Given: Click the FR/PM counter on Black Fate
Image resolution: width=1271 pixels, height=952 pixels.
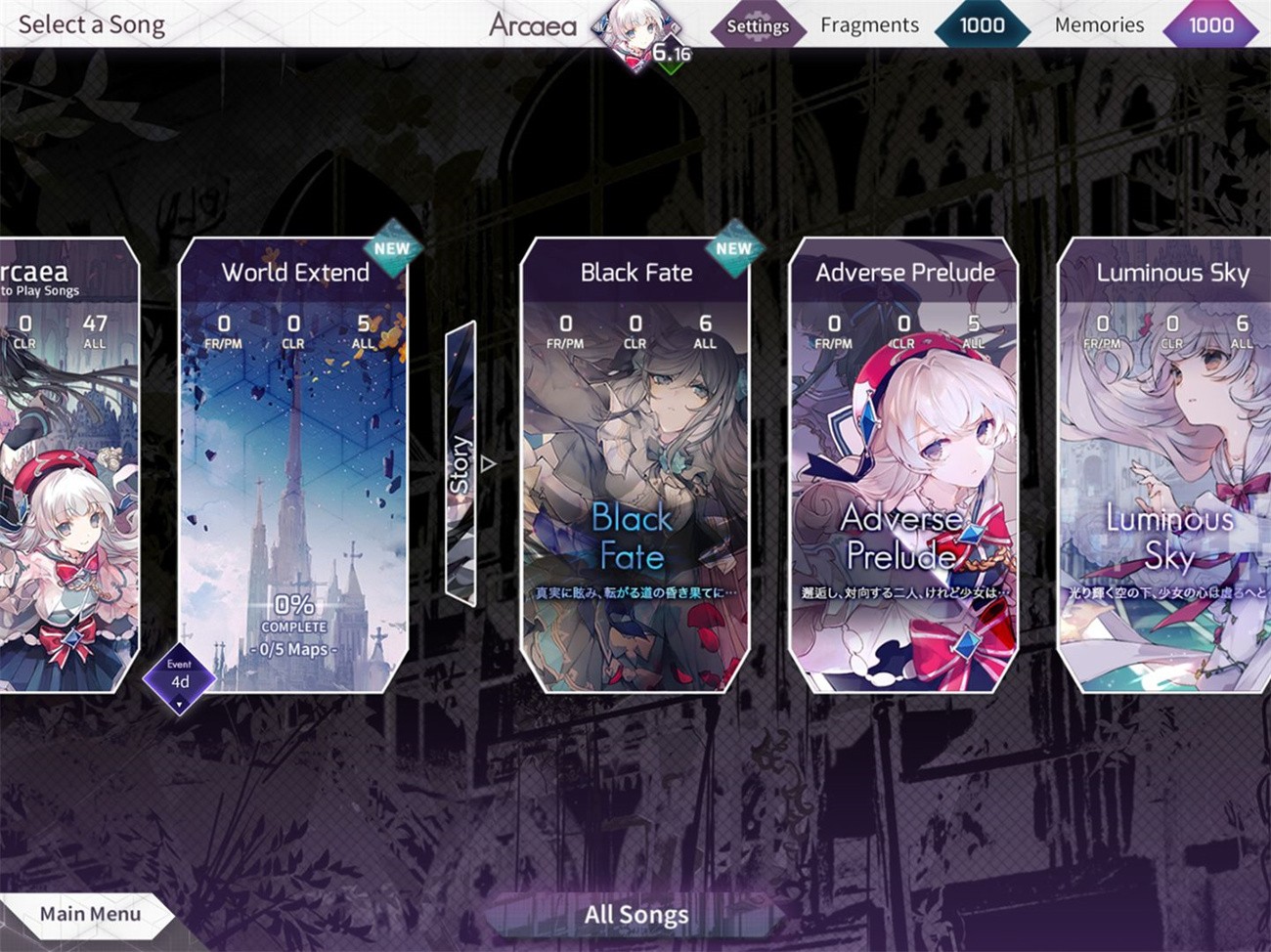Looking at the screenshot, I should click(x=563, y=332).
